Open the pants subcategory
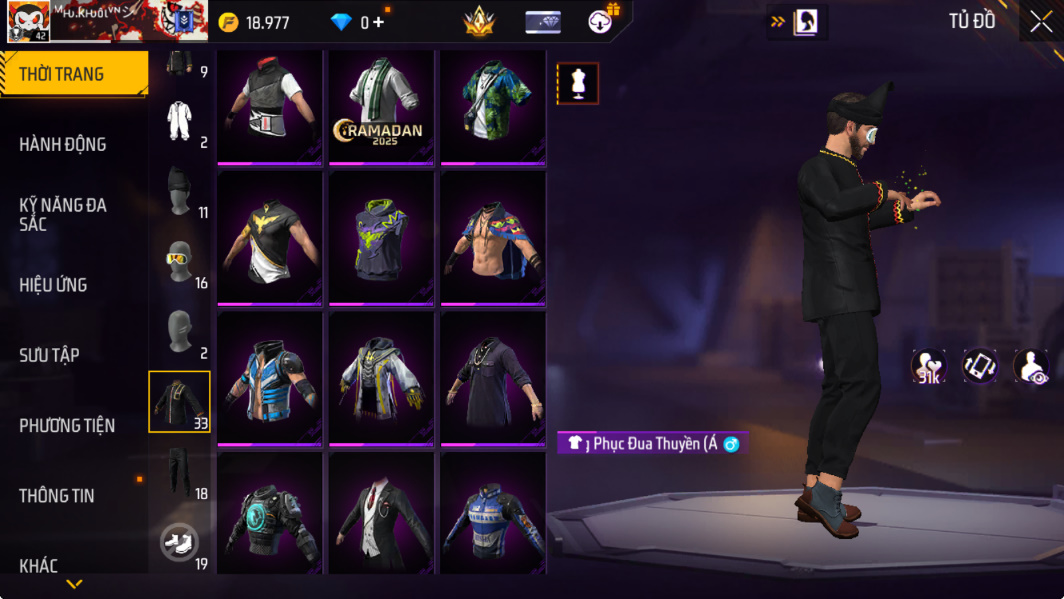 click(180, 473)
